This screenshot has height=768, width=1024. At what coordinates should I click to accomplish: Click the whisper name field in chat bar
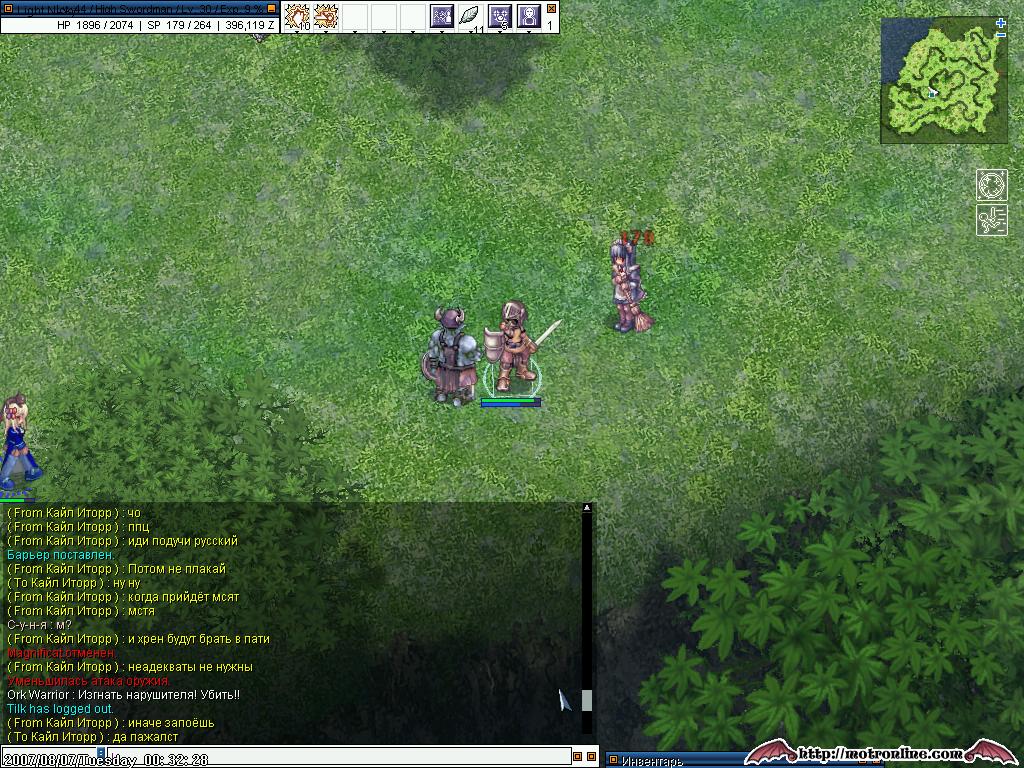click(x=50, y=758)
